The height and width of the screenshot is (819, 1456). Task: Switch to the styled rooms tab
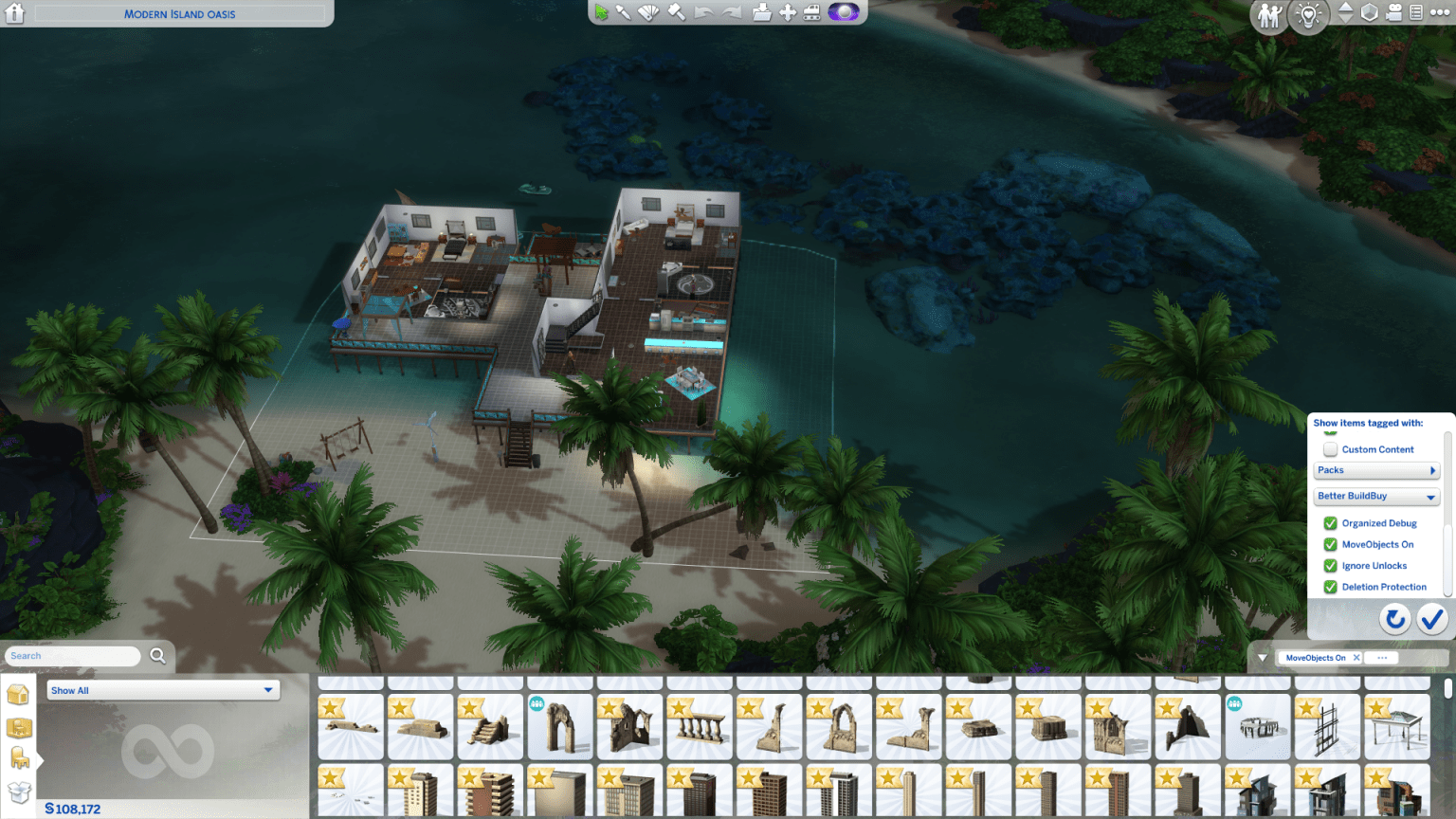click(x=19, y=728)
